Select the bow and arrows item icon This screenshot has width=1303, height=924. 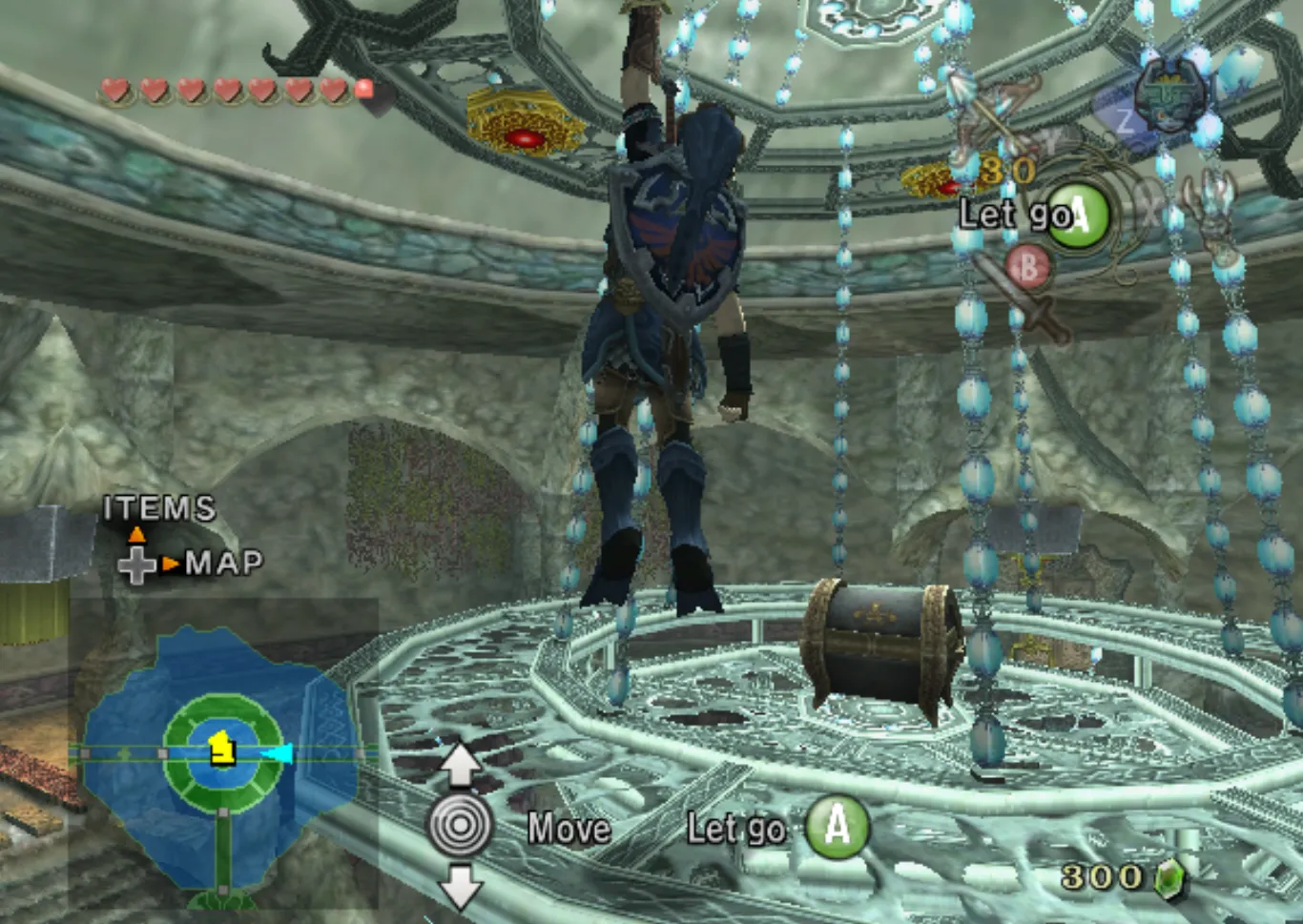pos(992,116)
